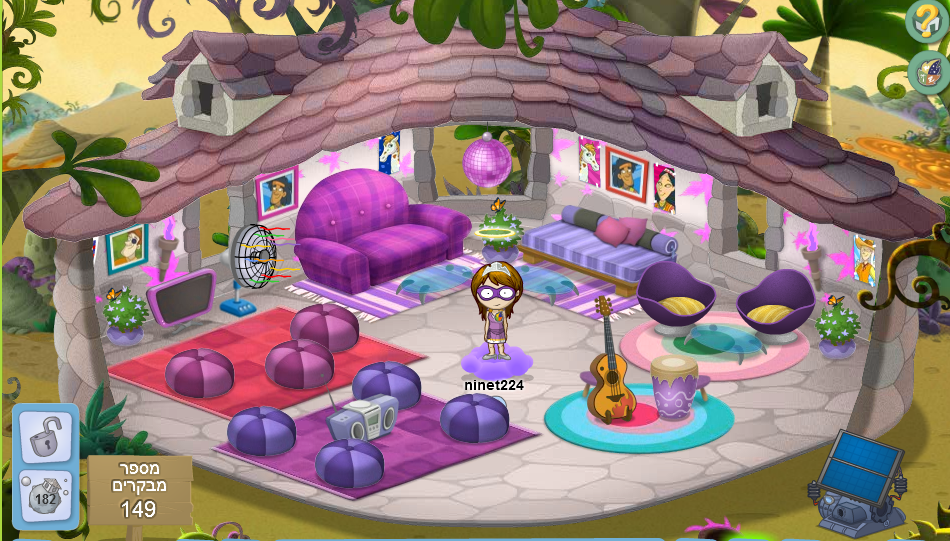Open the house rating icon showing 182
Screen dimensions: 950x541
click(46, 496)
